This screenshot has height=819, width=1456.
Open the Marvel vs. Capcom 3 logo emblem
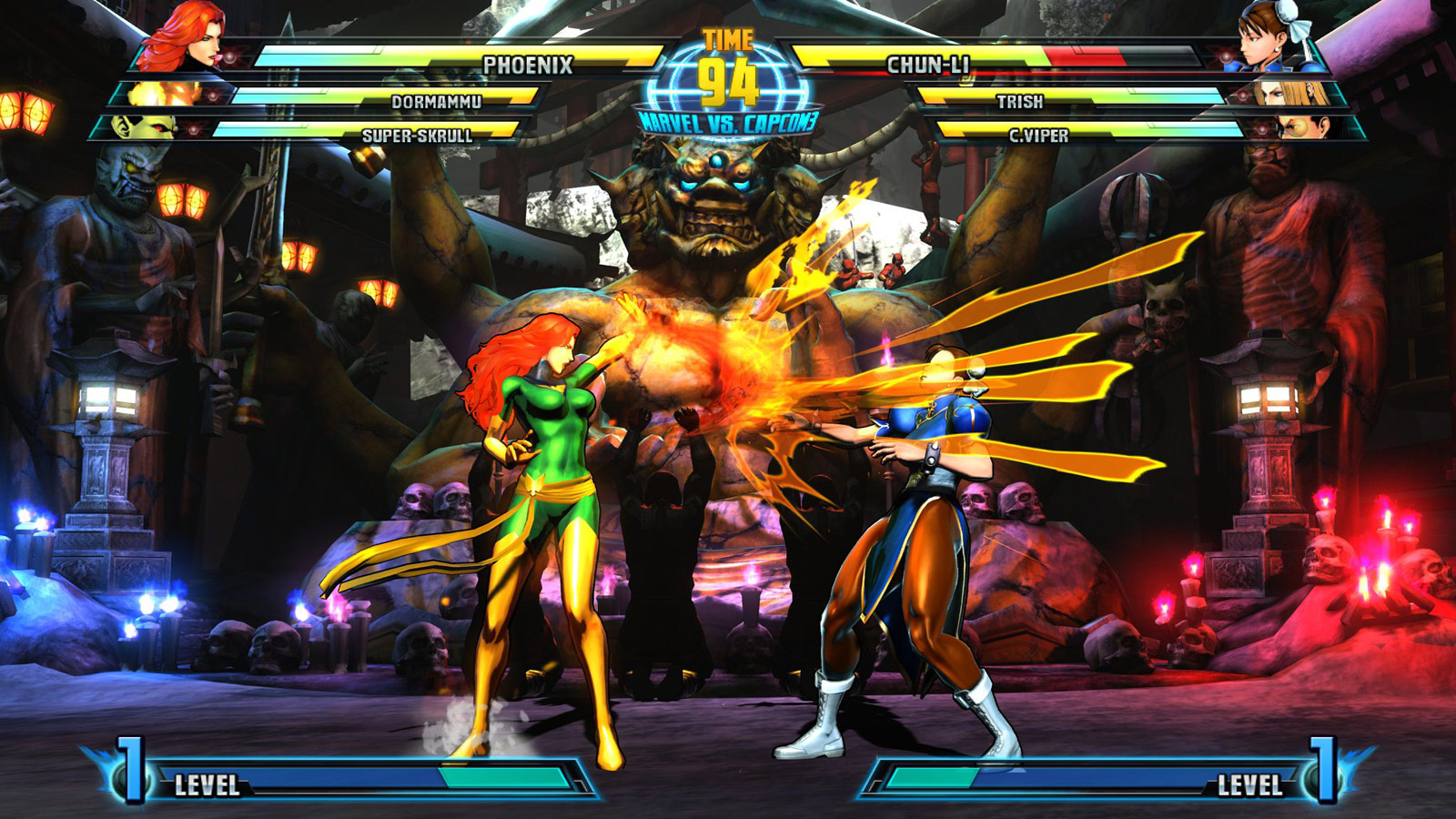pos(728,120)
